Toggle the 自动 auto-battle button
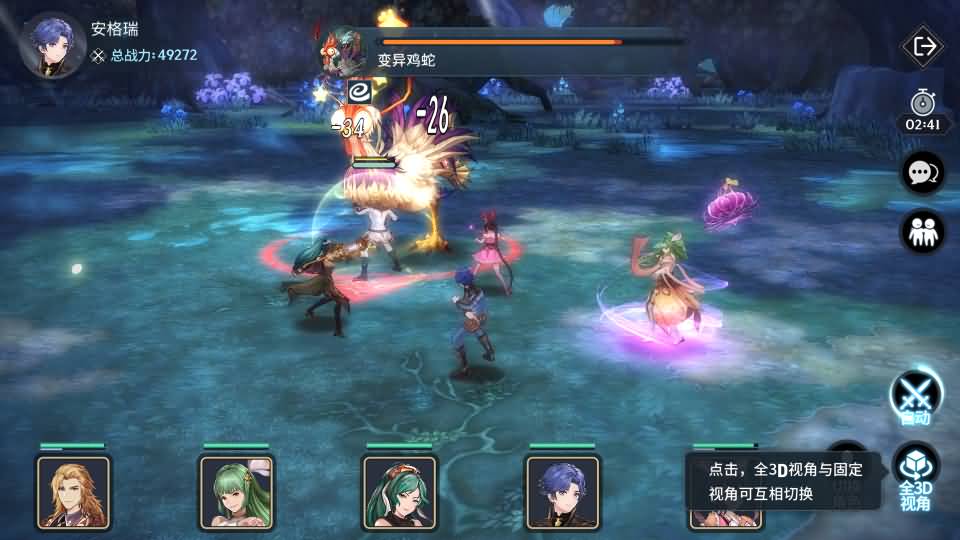960x540 pixels. point(916,397)
